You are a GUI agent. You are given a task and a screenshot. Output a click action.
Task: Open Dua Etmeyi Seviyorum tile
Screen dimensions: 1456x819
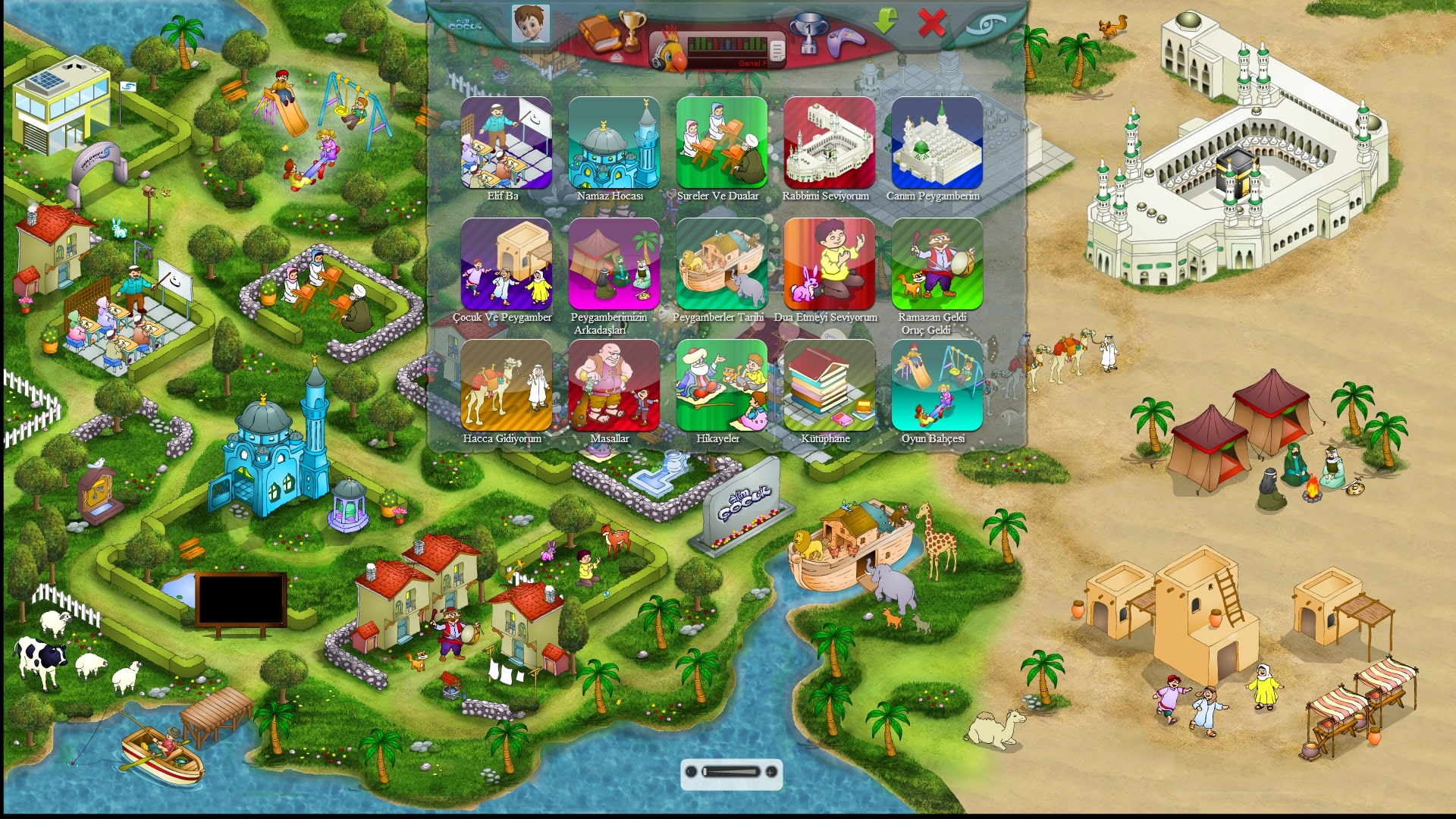click(829, 264)
